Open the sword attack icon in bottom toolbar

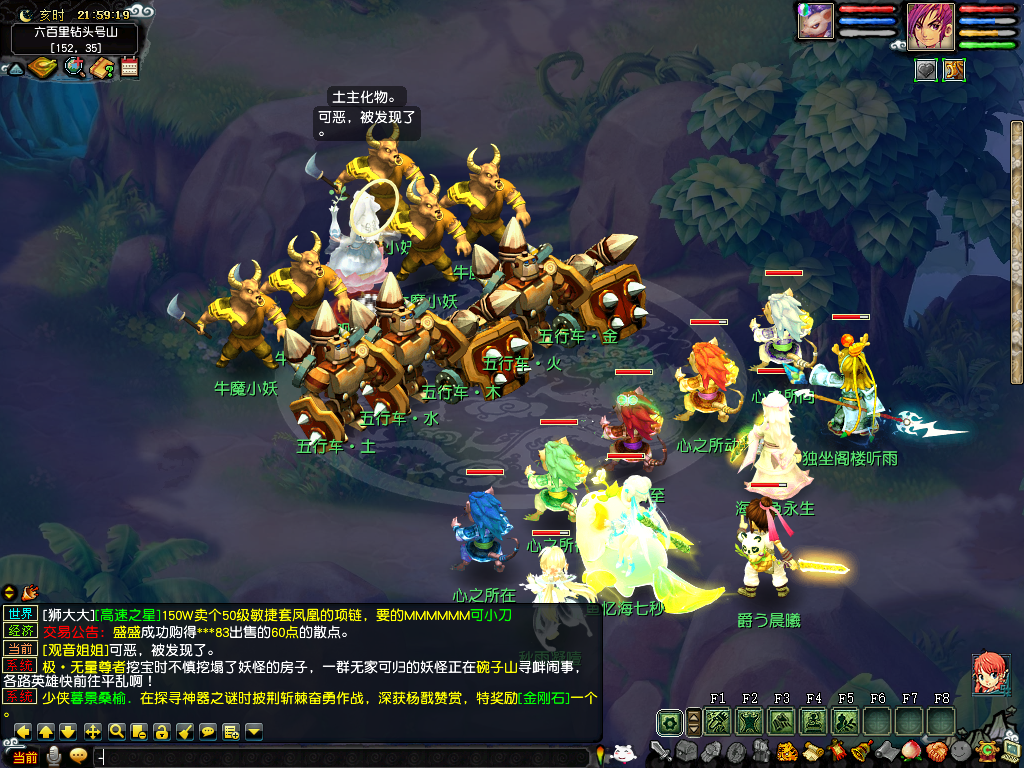pyautogui.click(x=660, y=750)
